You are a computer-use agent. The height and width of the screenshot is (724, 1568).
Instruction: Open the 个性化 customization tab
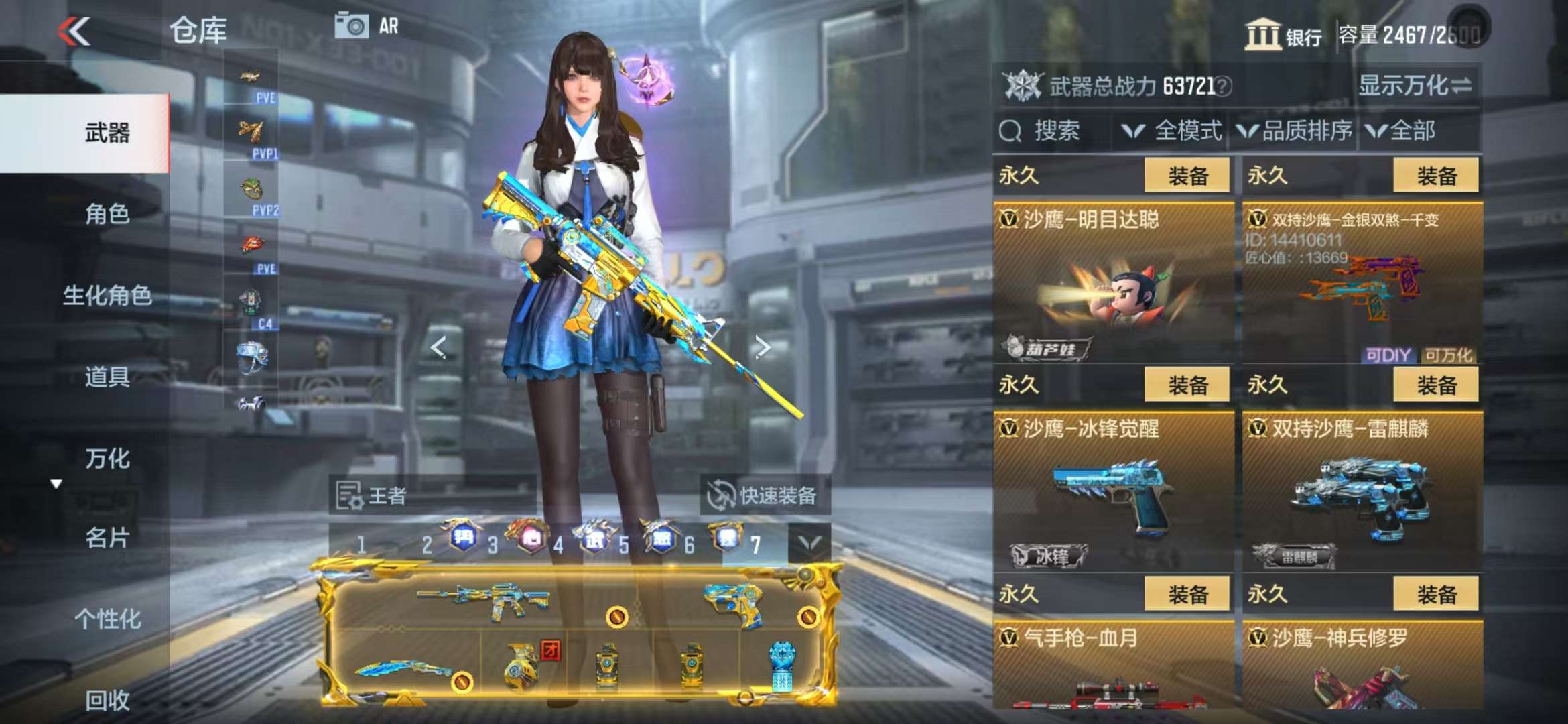107,619
